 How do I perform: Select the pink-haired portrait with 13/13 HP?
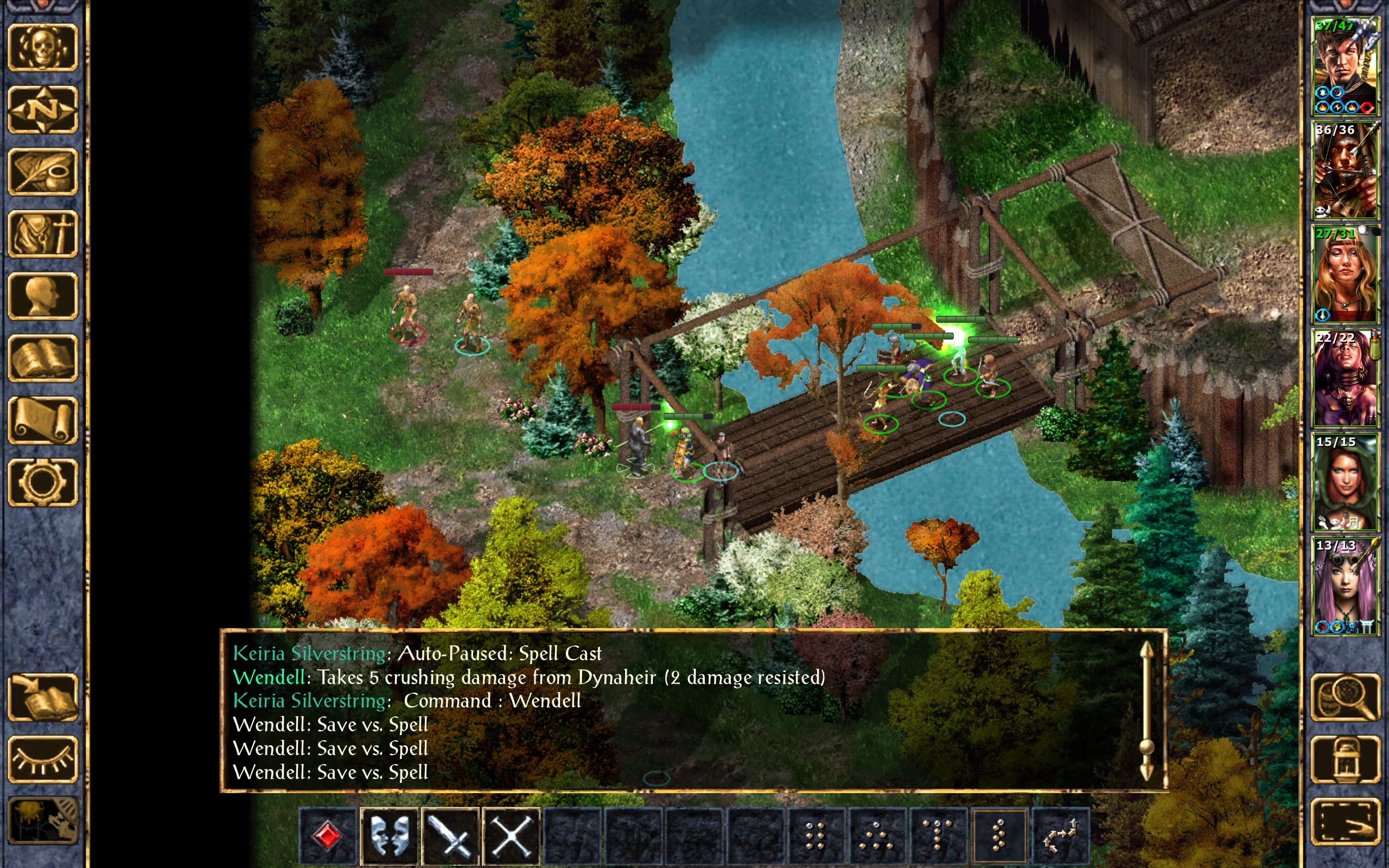tap(1345, 585)
